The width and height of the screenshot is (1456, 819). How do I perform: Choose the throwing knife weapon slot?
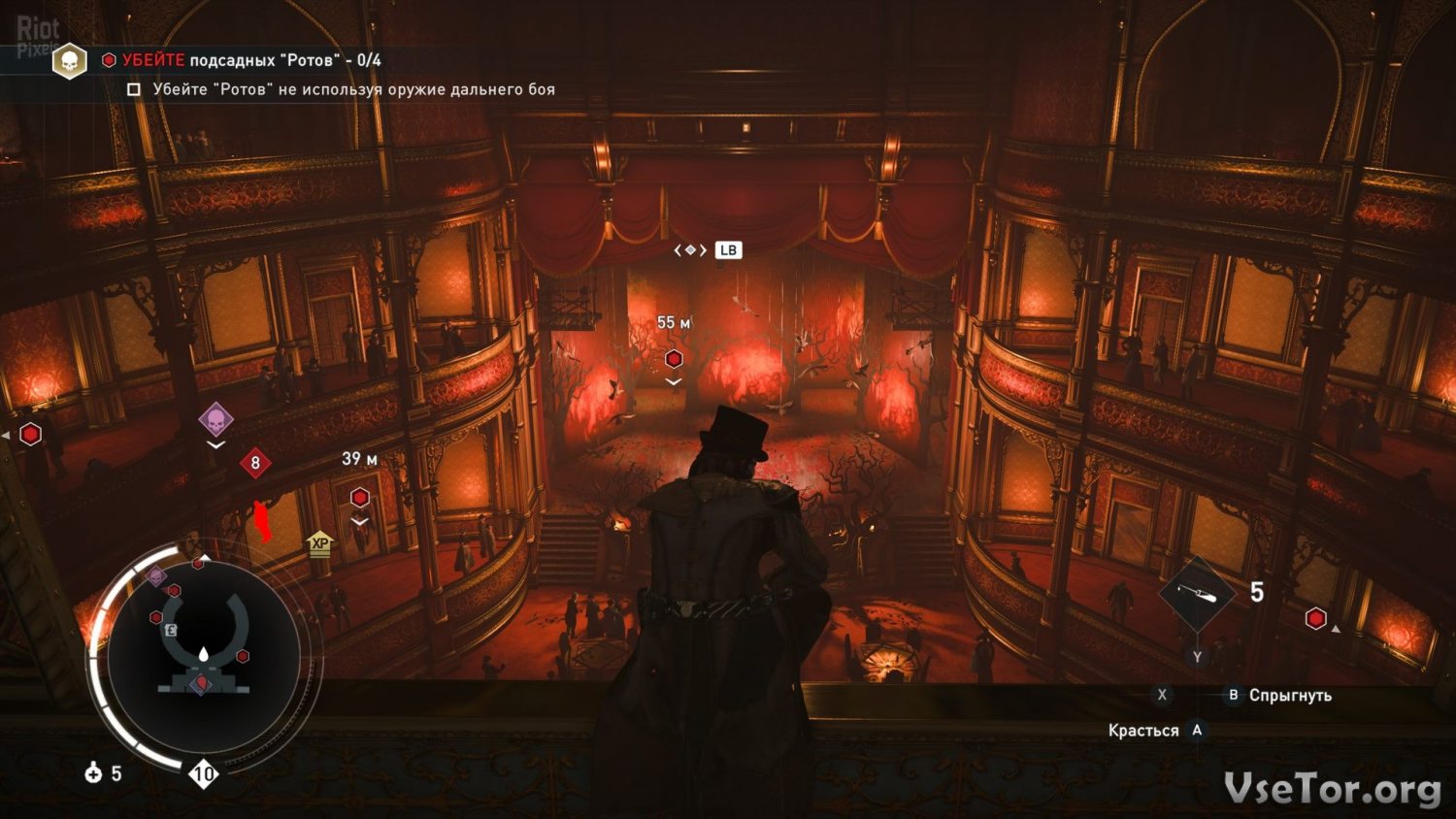tap(1197, 592)
